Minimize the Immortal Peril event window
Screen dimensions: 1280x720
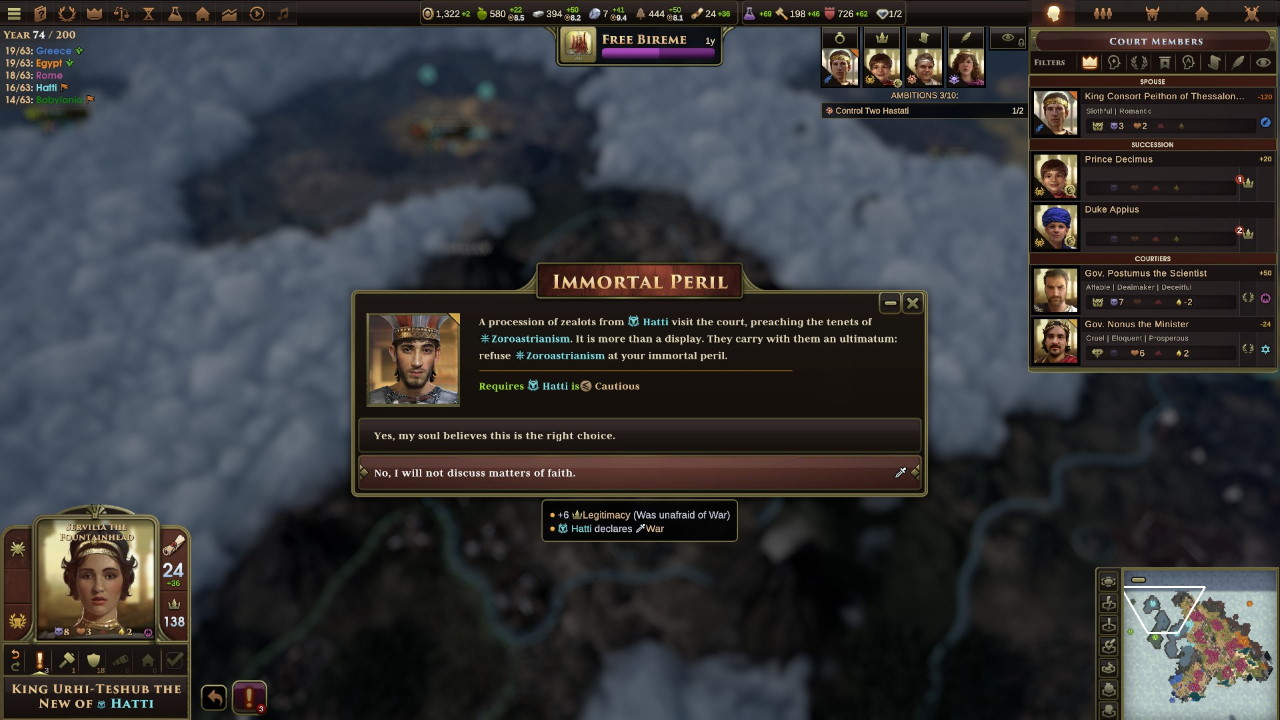(x=889, y=303)
